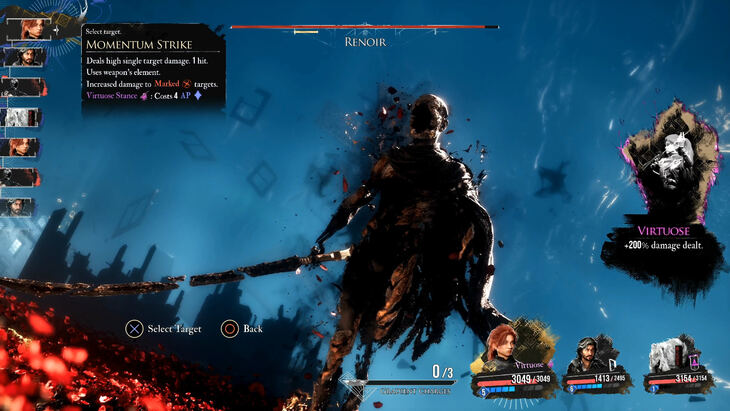The height and width of the screenshot is (411, 730).
Task: Choose Verso's portrait in the party bar
Action: (x=588, y=352)
